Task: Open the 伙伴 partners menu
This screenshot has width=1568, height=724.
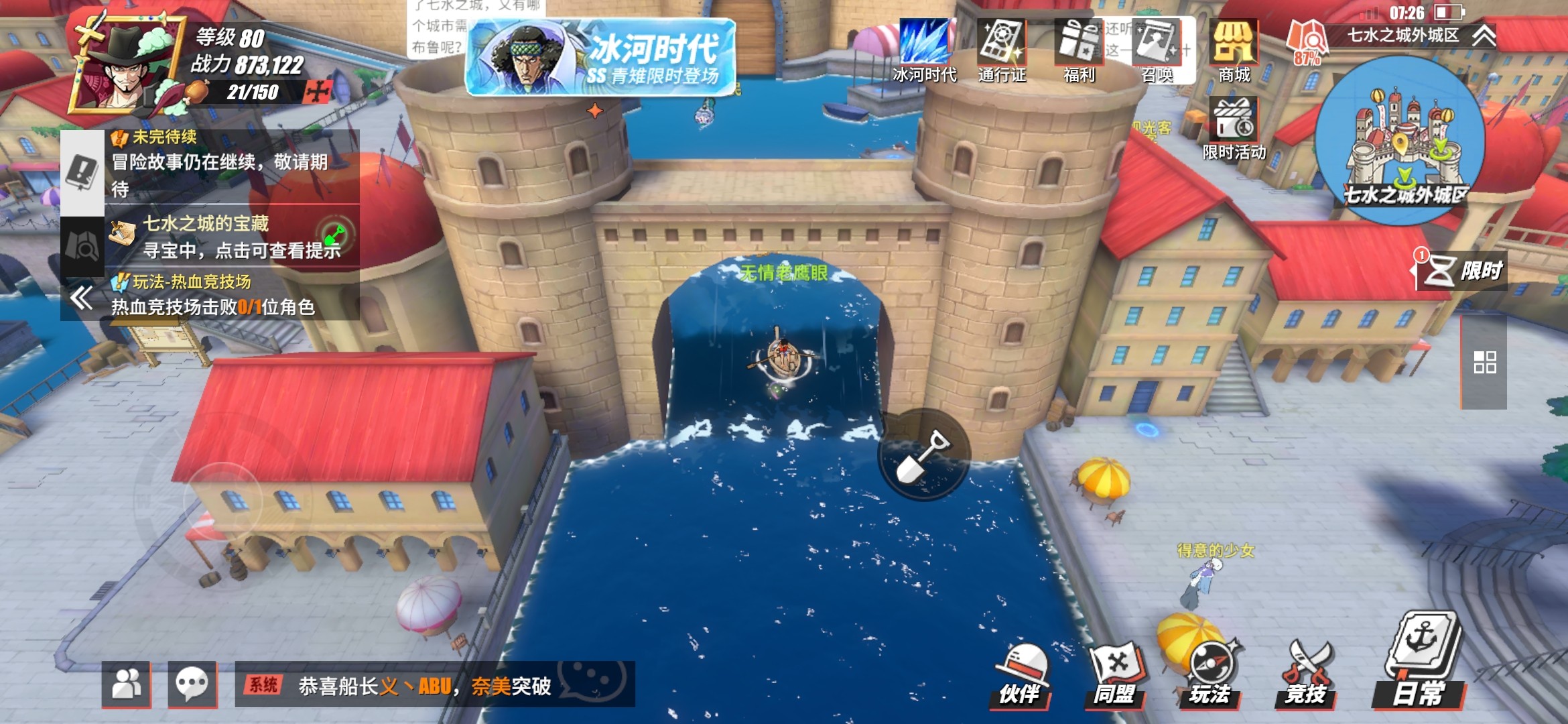Action: [1021, 675]
